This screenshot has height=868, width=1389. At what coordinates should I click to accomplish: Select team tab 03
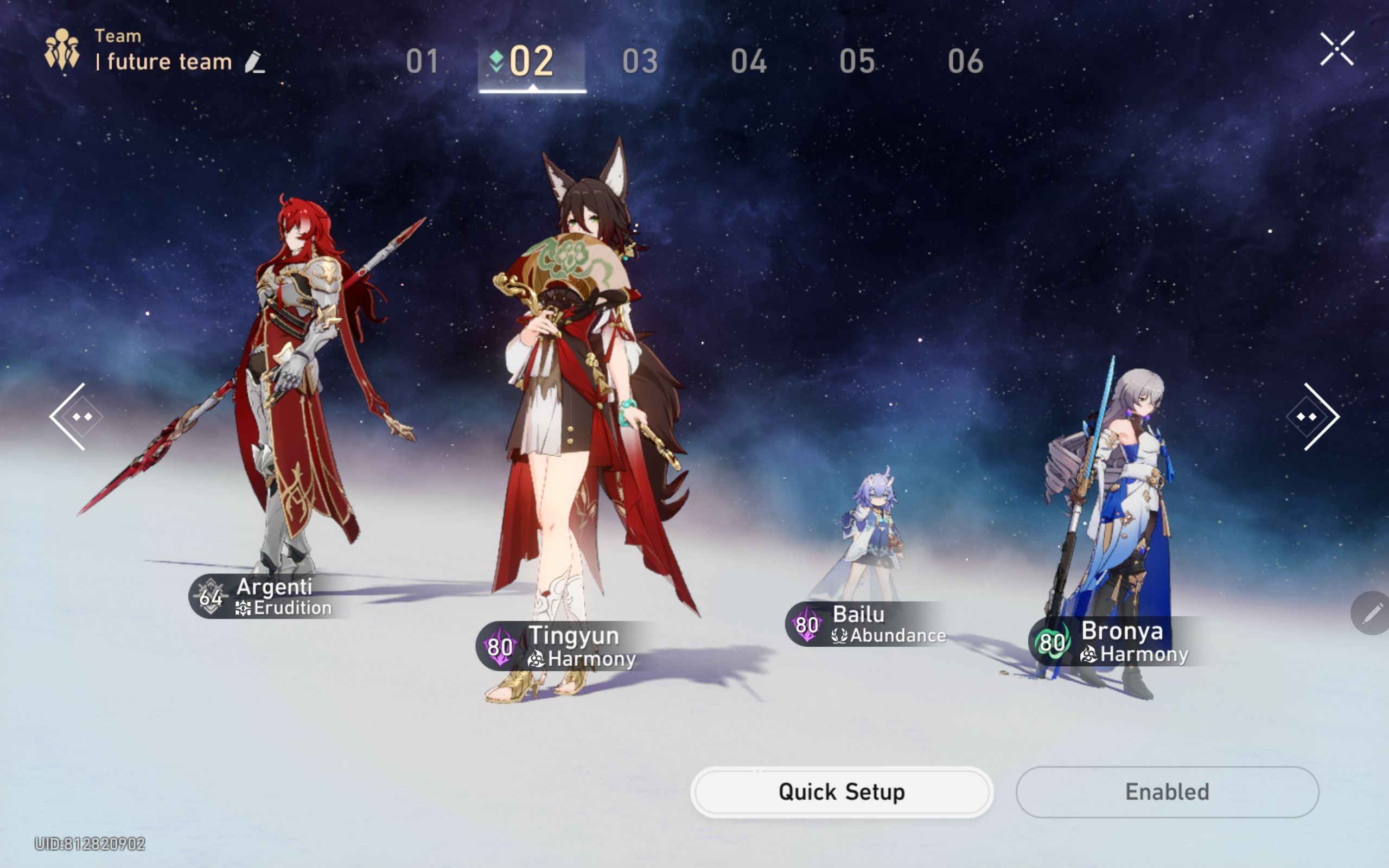click(641, 61)
